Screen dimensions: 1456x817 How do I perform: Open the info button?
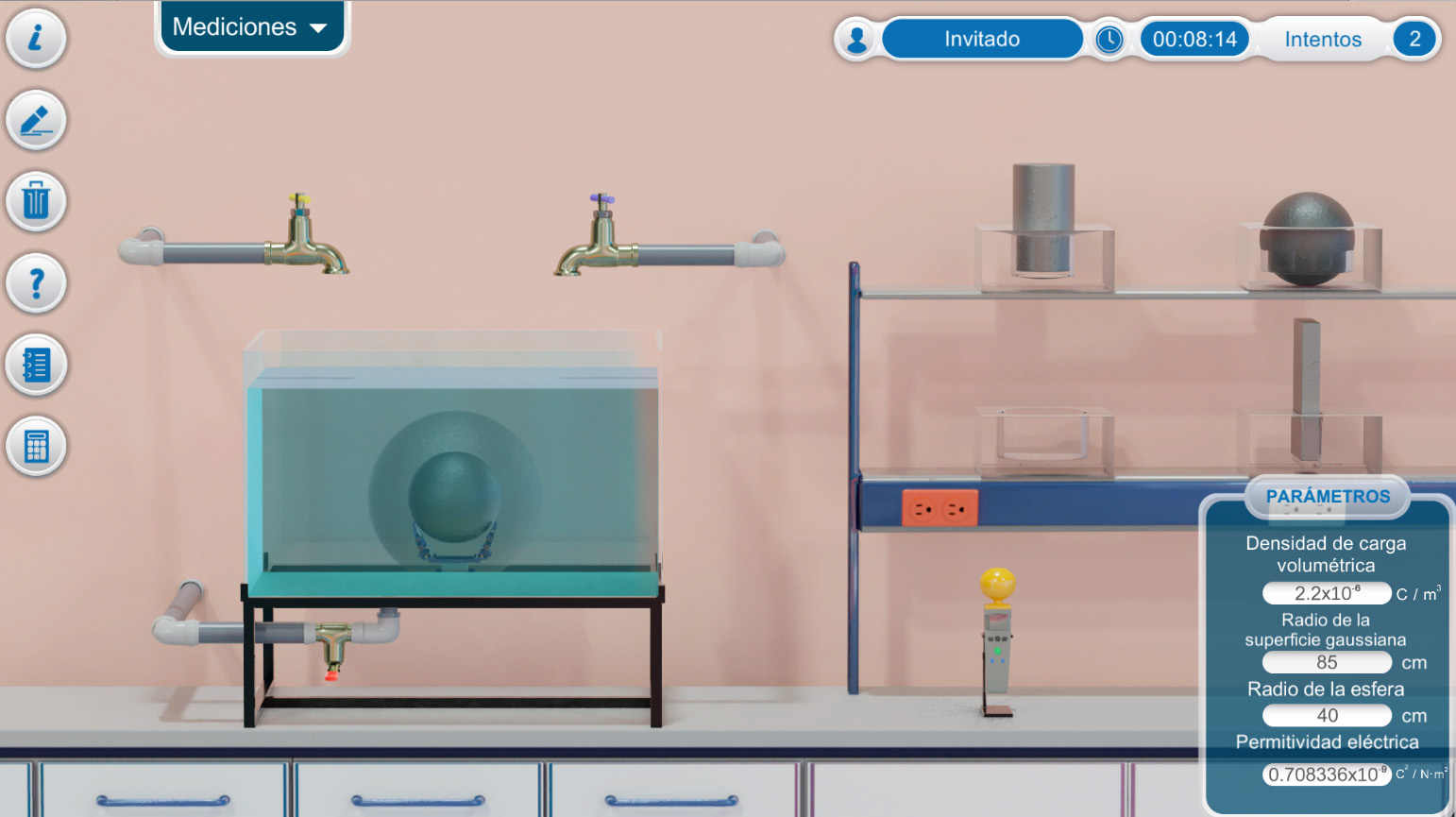(36, 39)
